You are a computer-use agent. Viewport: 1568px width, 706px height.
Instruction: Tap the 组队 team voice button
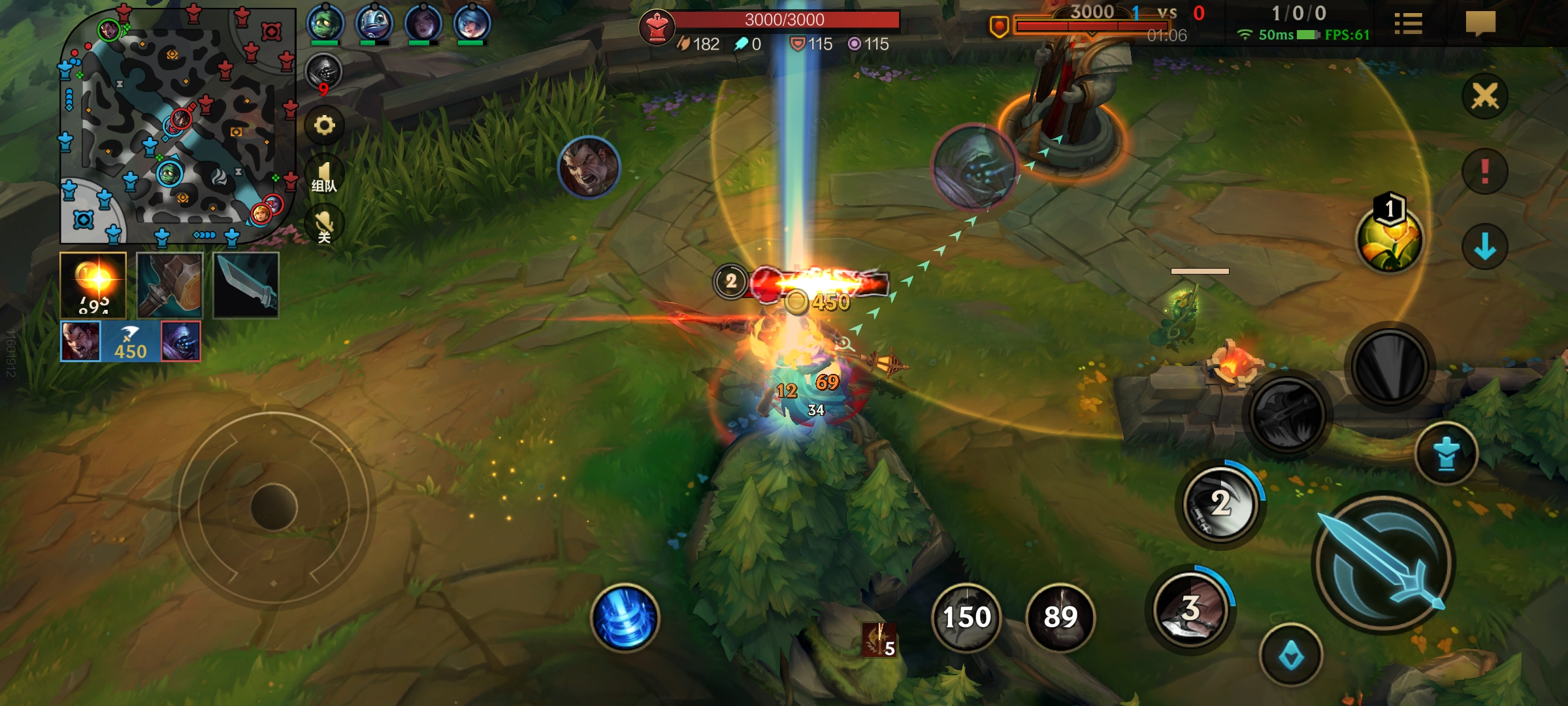point(324,176)
